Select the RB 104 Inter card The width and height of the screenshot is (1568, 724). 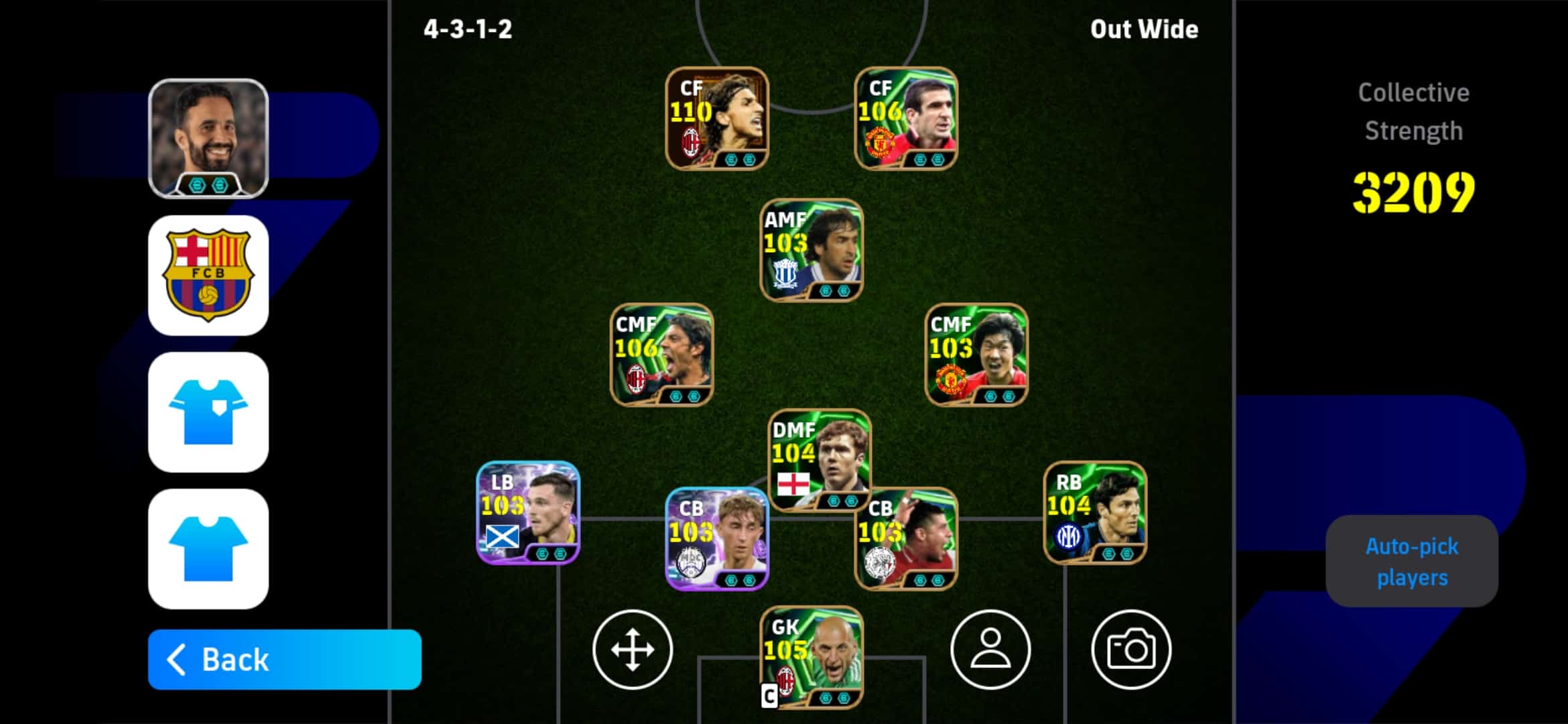pos(1095,513)
